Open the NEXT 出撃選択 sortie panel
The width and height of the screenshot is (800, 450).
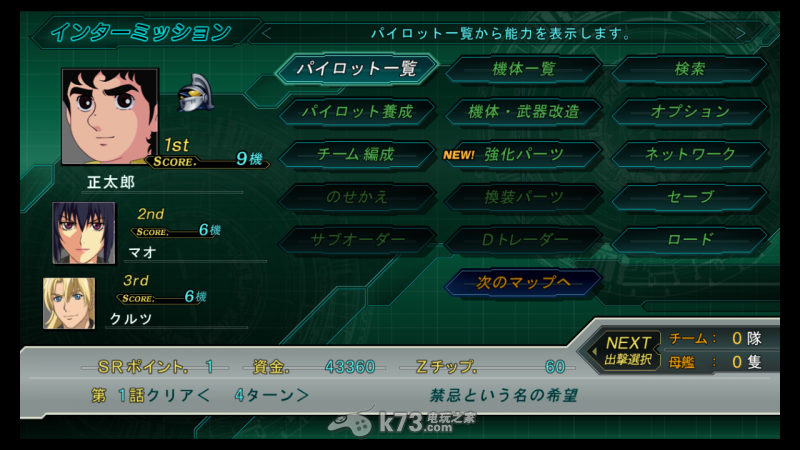point(630,349)
